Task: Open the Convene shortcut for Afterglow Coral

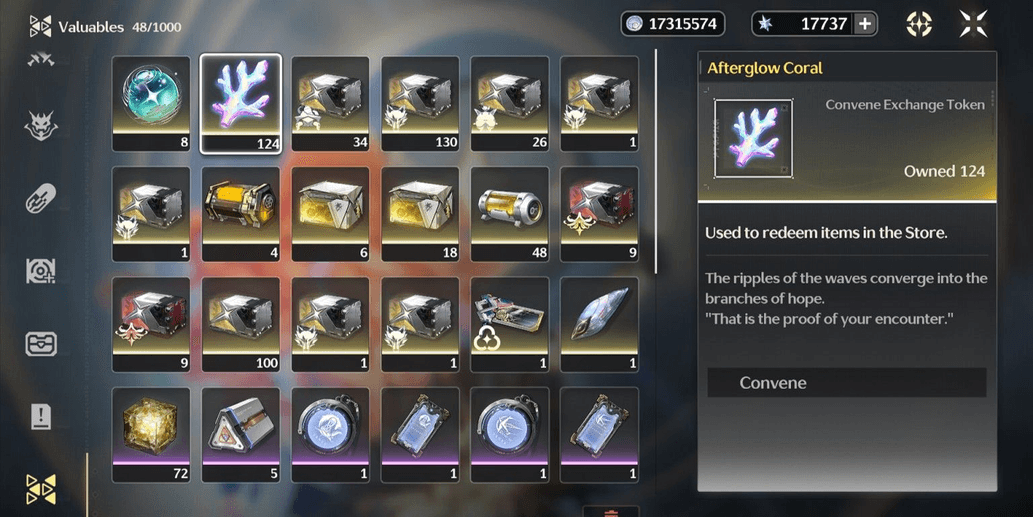Action: coord(846,383)
